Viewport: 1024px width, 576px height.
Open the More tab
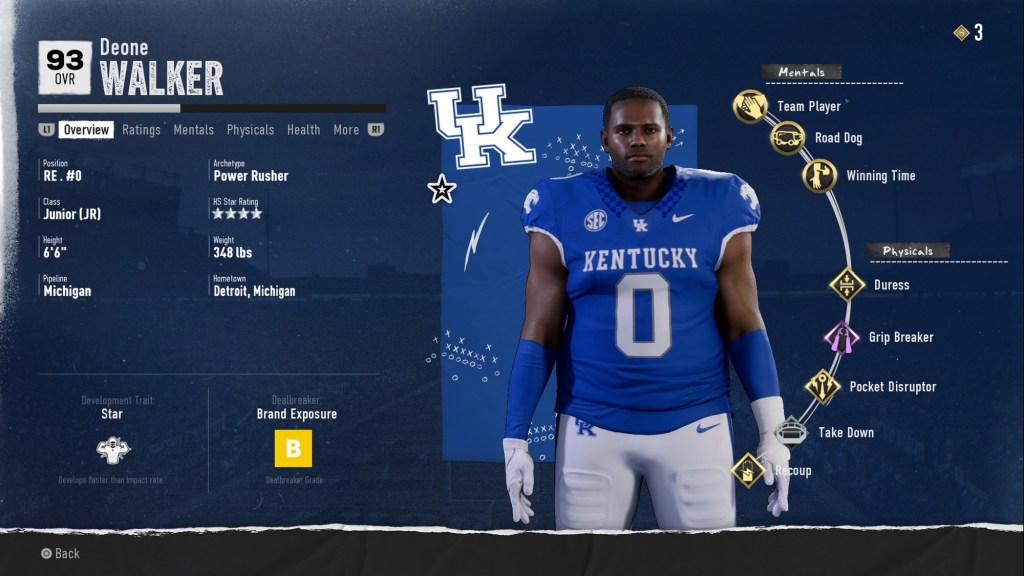[346, 130]
